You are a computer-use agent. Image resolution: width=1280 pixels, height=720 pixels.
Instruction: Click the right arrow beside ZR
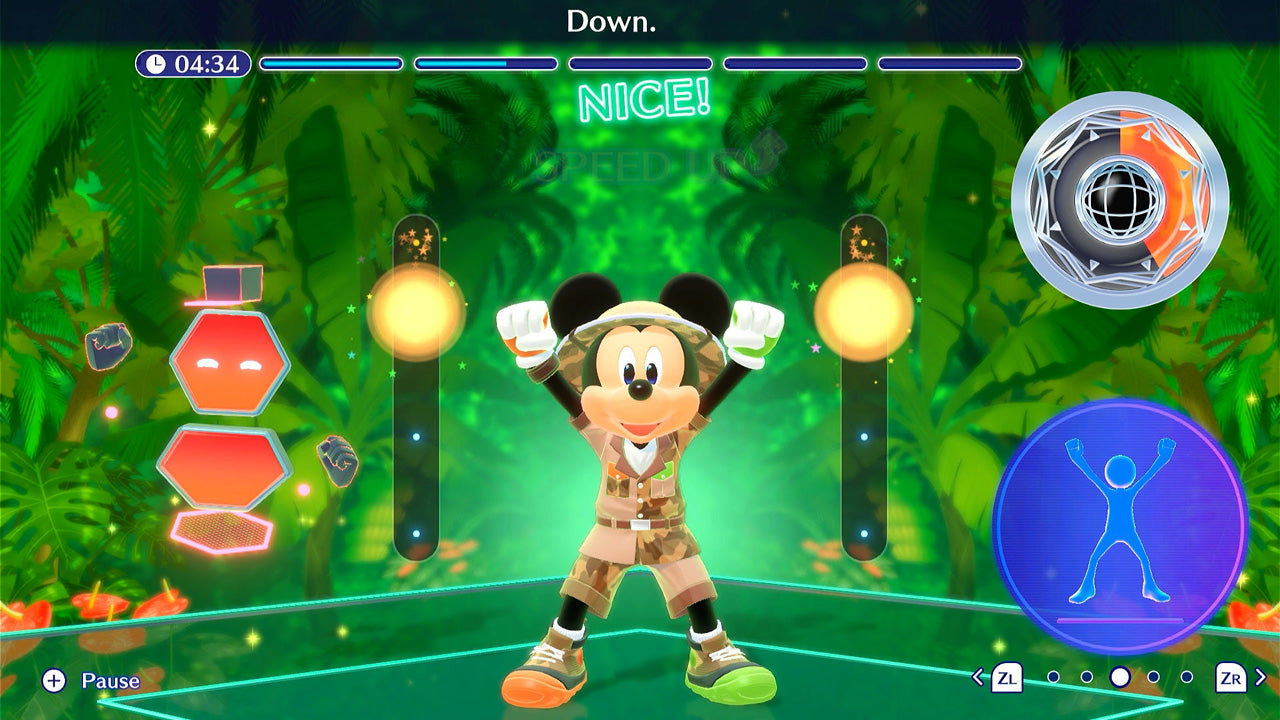coord(1261,677)
